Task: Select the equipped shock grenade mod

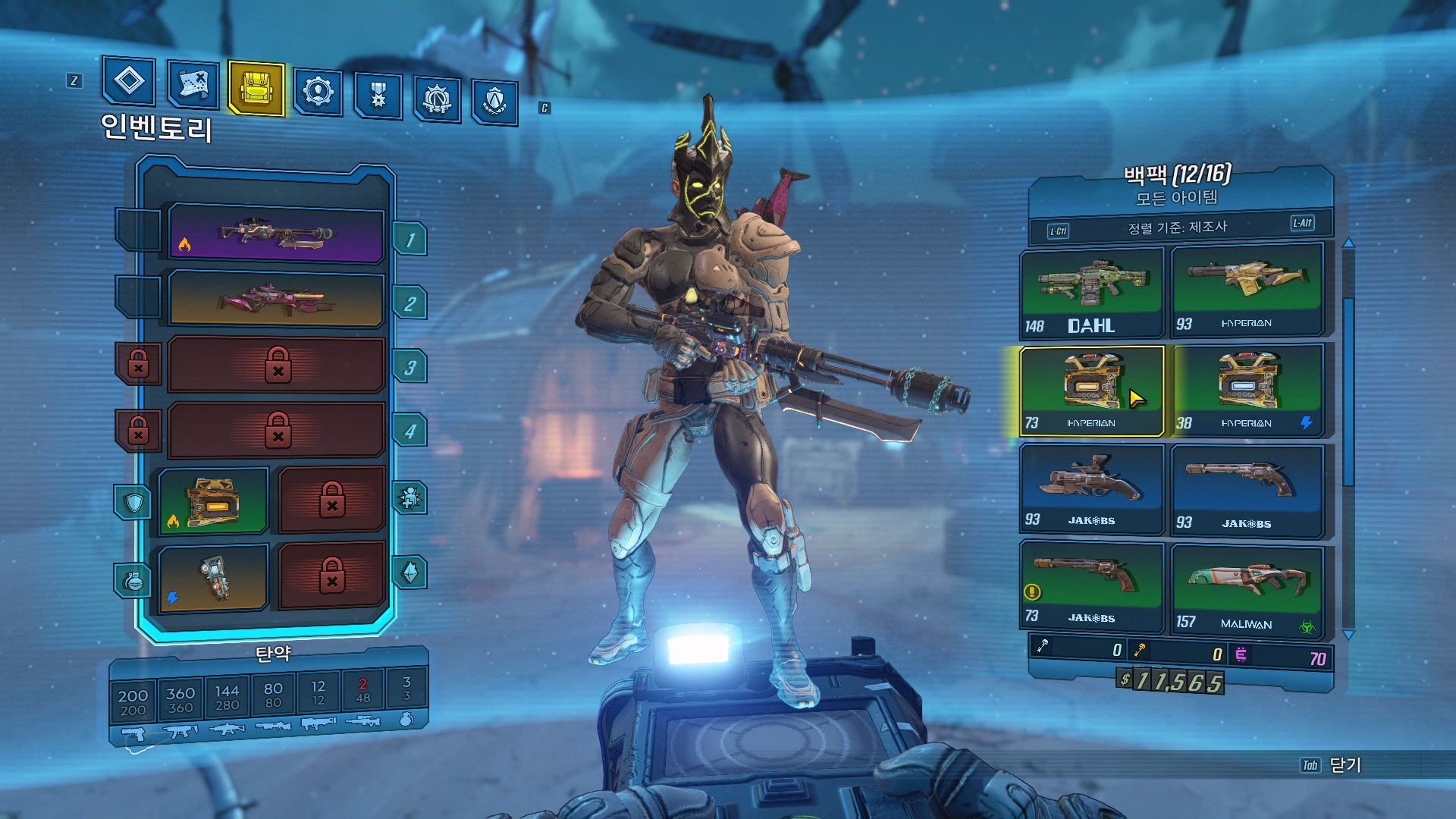Action: pos(213,578)
